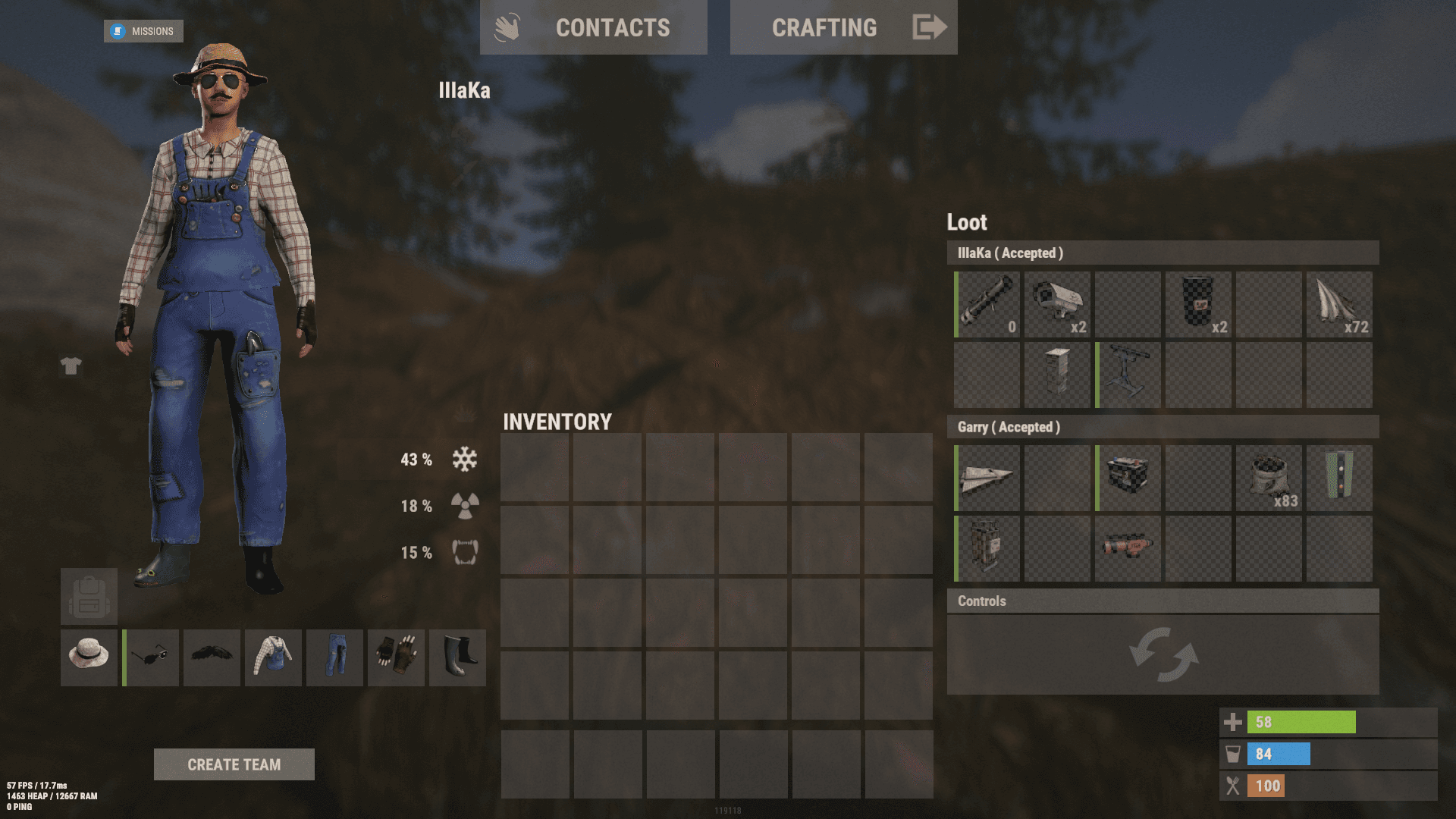
Task: Click the Create Team button
Action: [234, 764]
